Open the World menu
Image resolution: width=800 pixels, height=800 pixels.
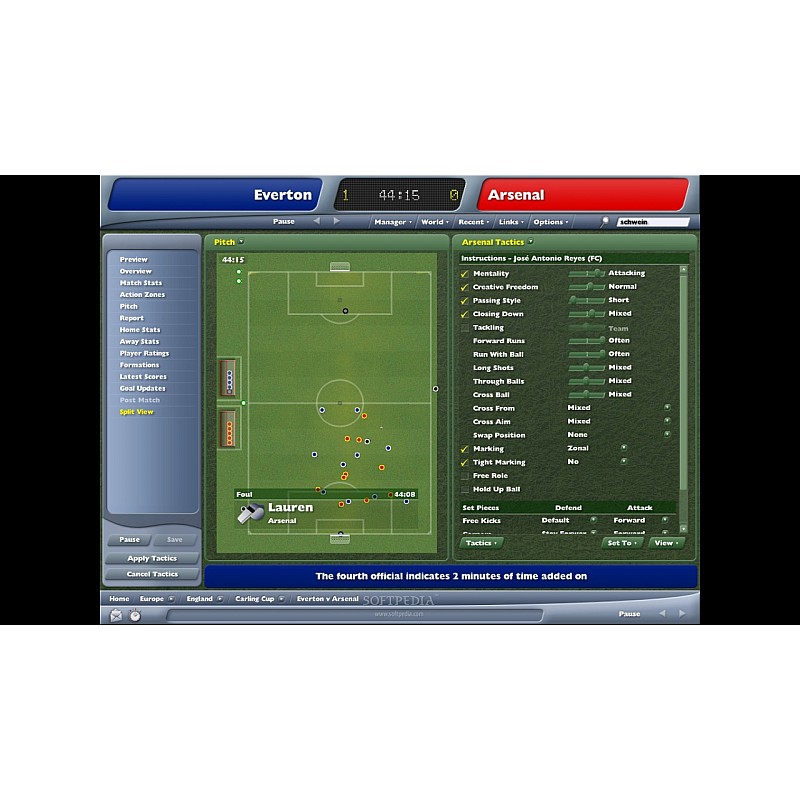coord(433,222)
